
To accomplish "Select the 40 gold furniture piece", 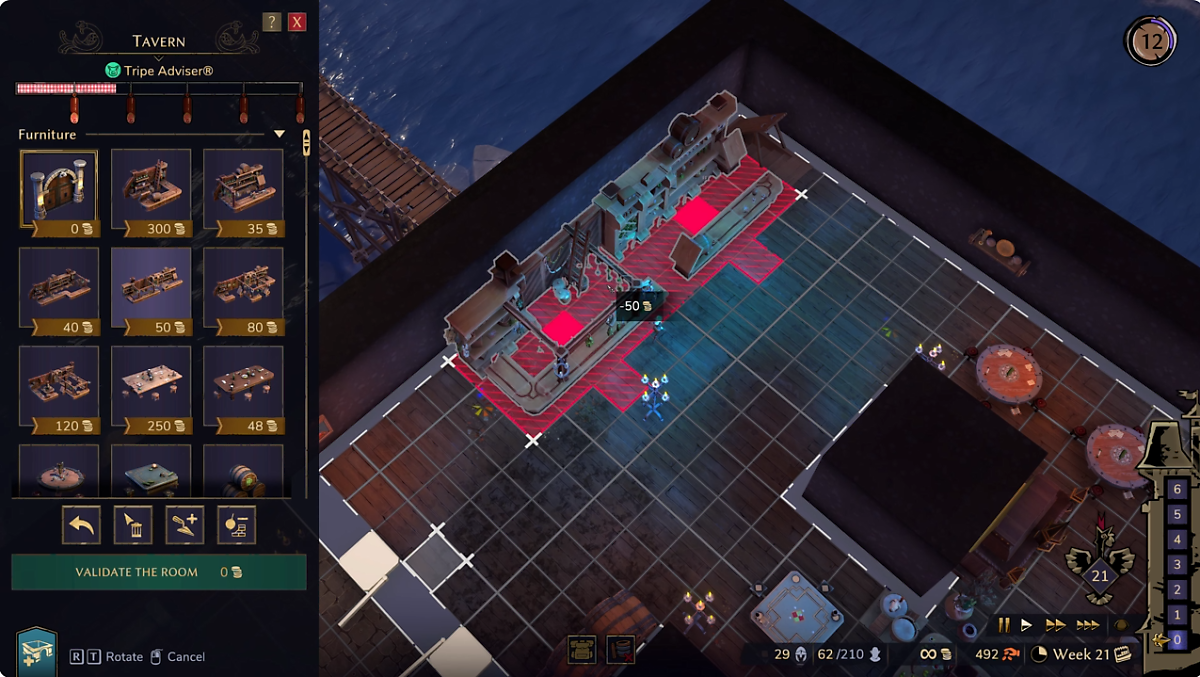I will point(59,286).
